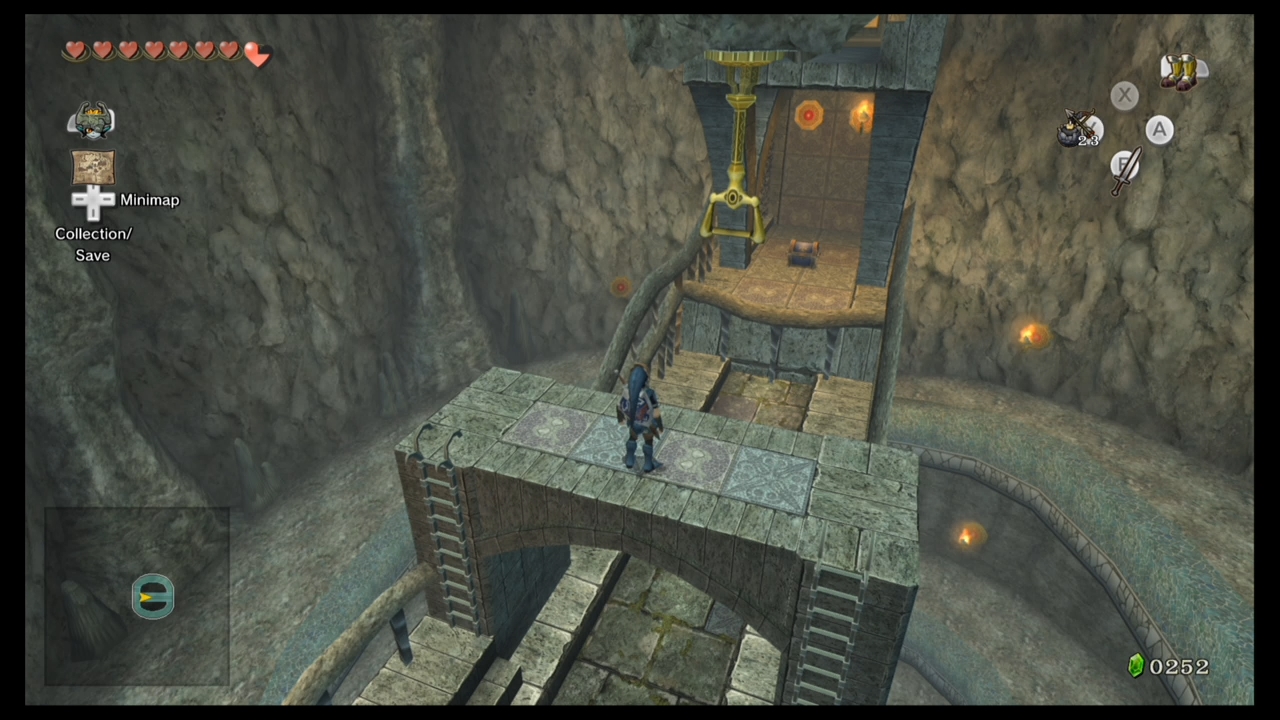Click the arrow count 23 on the bow

pyautogui.click(x=1090, y=140)
